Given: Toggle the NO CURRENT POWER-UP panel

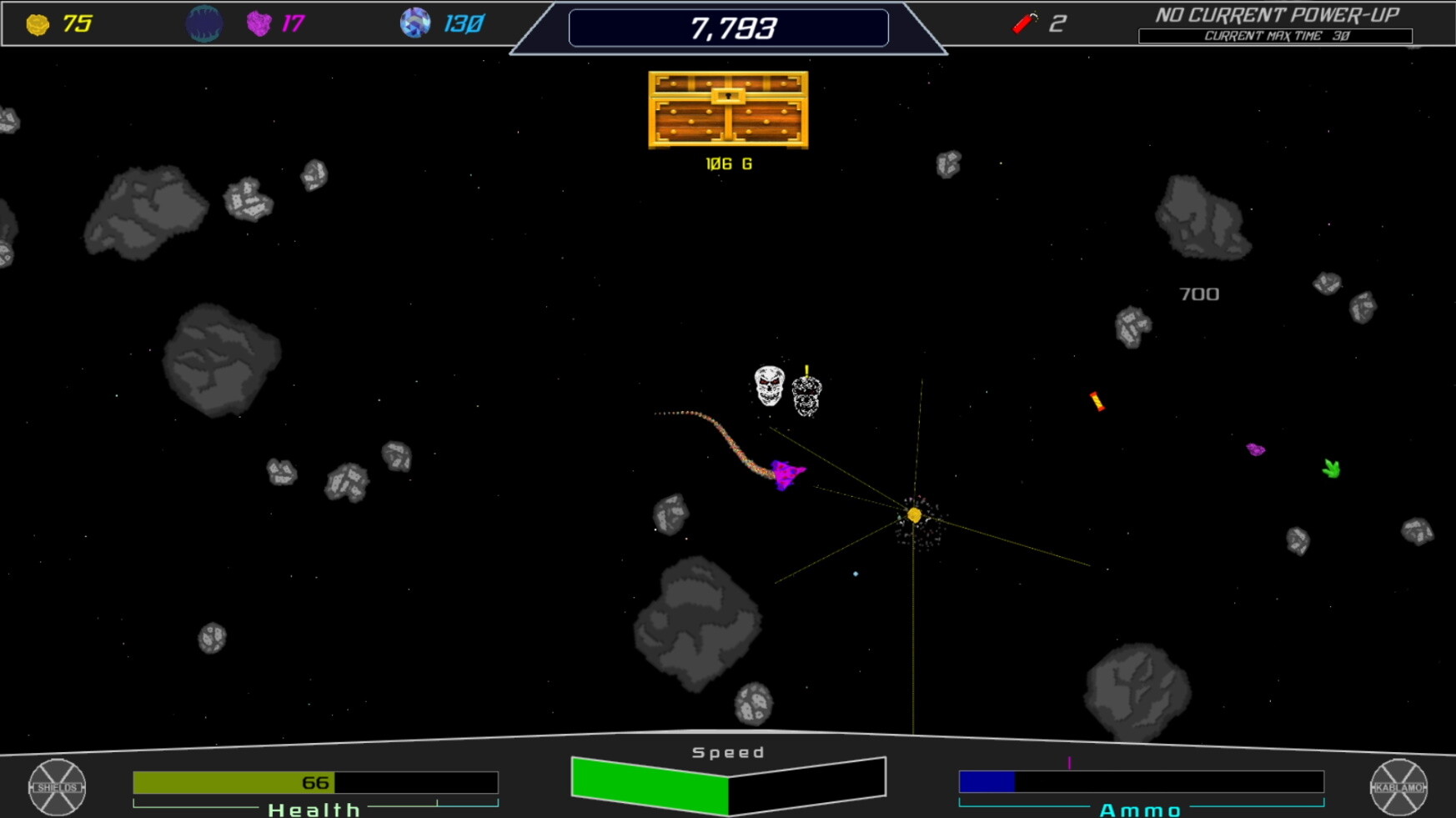Looking at the screenshot, I should coord(1277,14).
